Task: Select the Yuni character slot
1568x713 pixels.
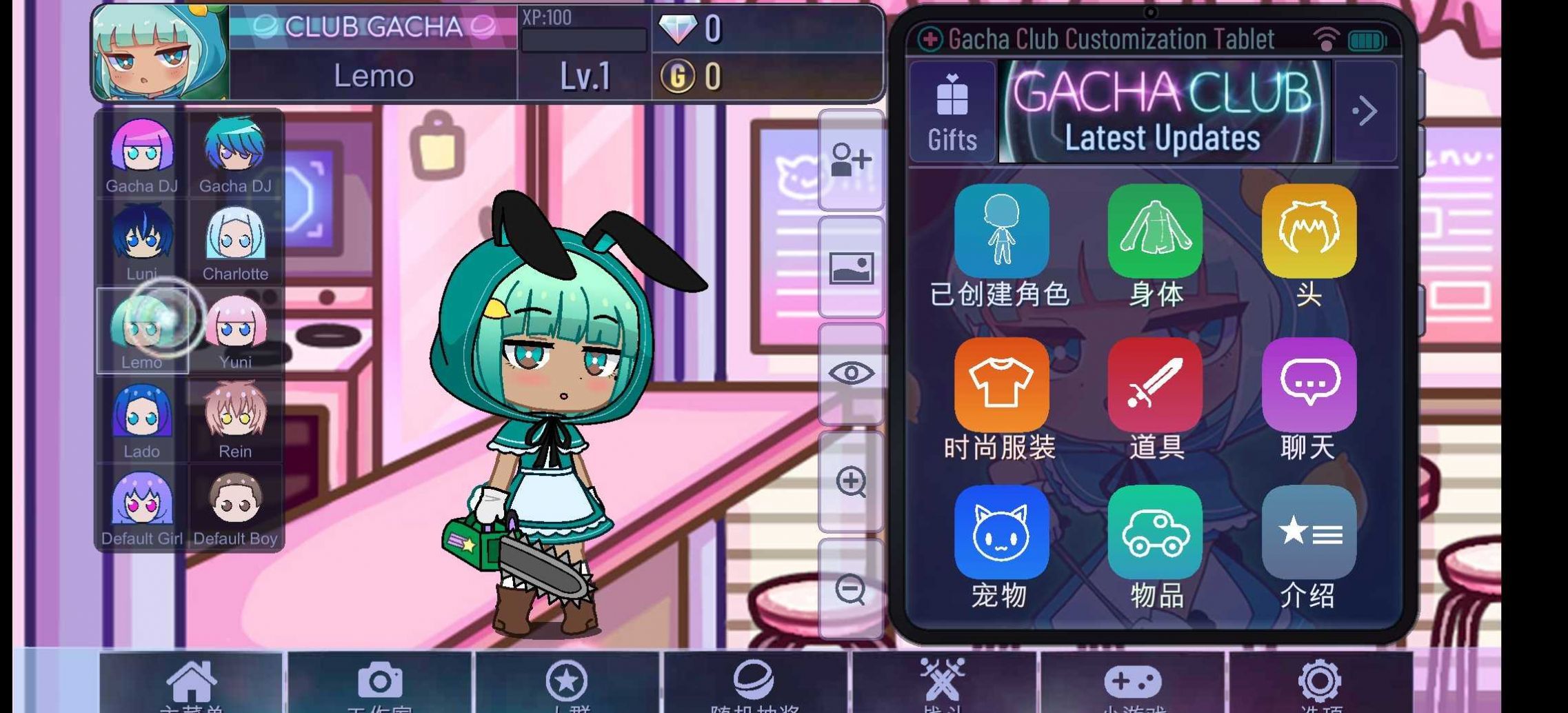Action: 235,331
